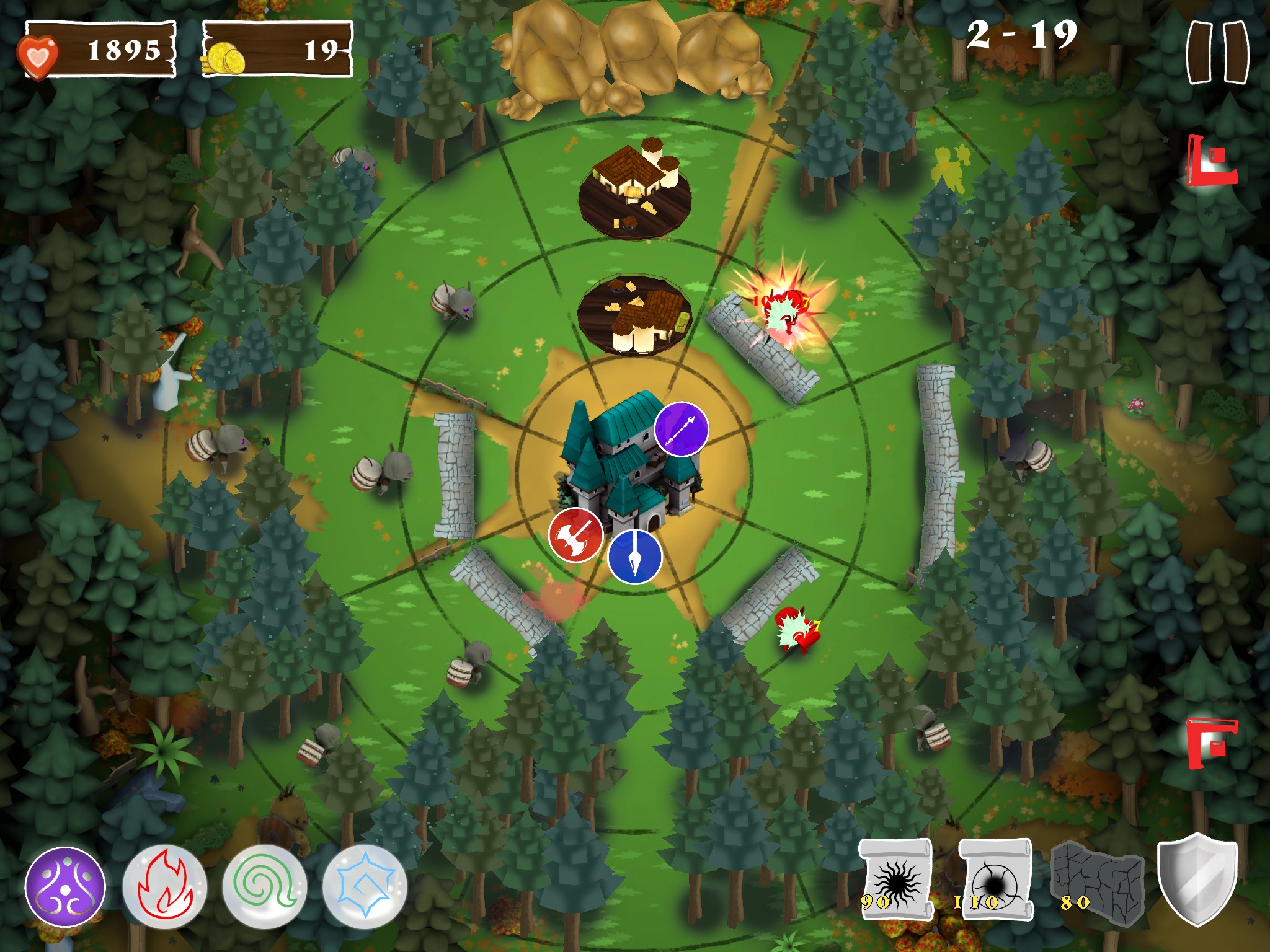Activate the silver shield ability
The height and width of the screenshot is (952, 1270).
1197,879
